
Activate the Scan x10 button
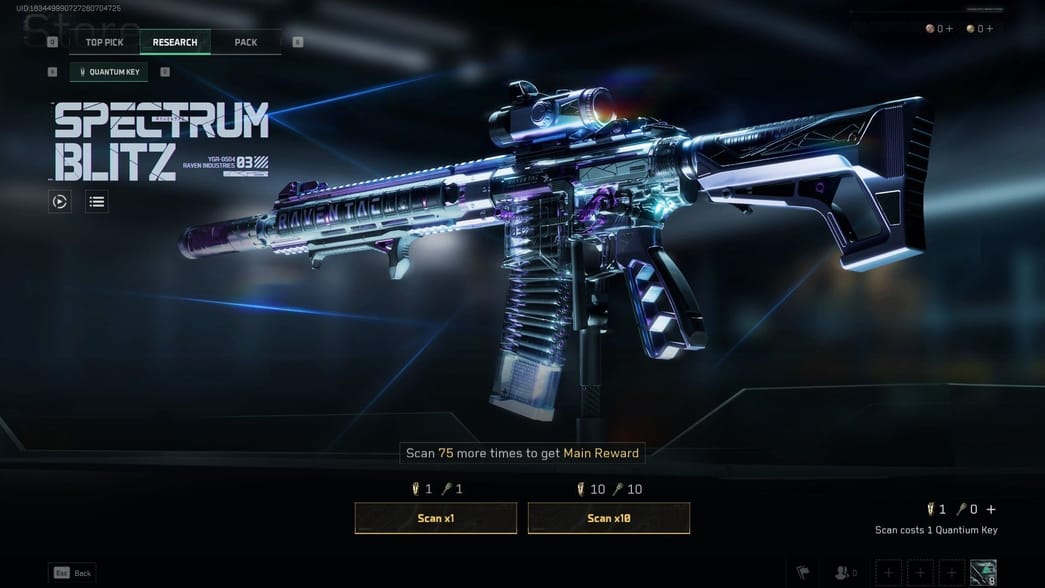coord(609,518)
